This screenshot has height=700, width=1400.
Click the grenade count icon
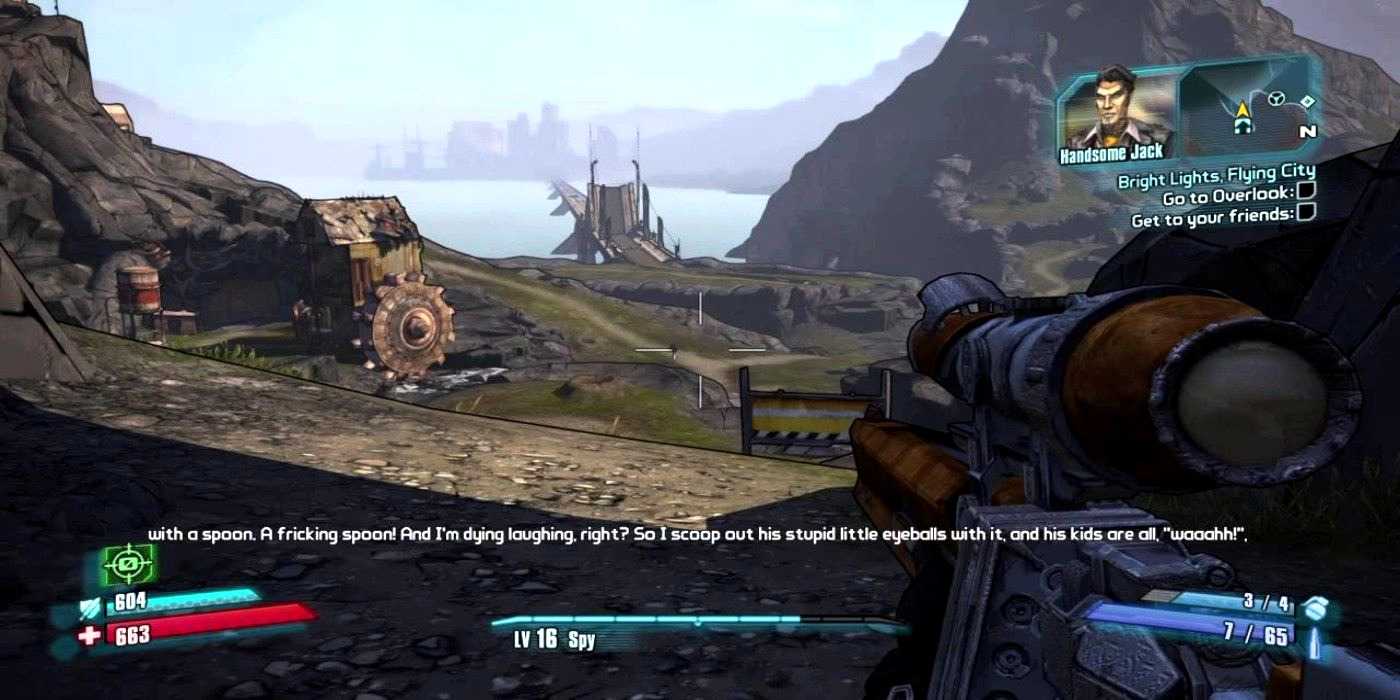[1316, 604]
